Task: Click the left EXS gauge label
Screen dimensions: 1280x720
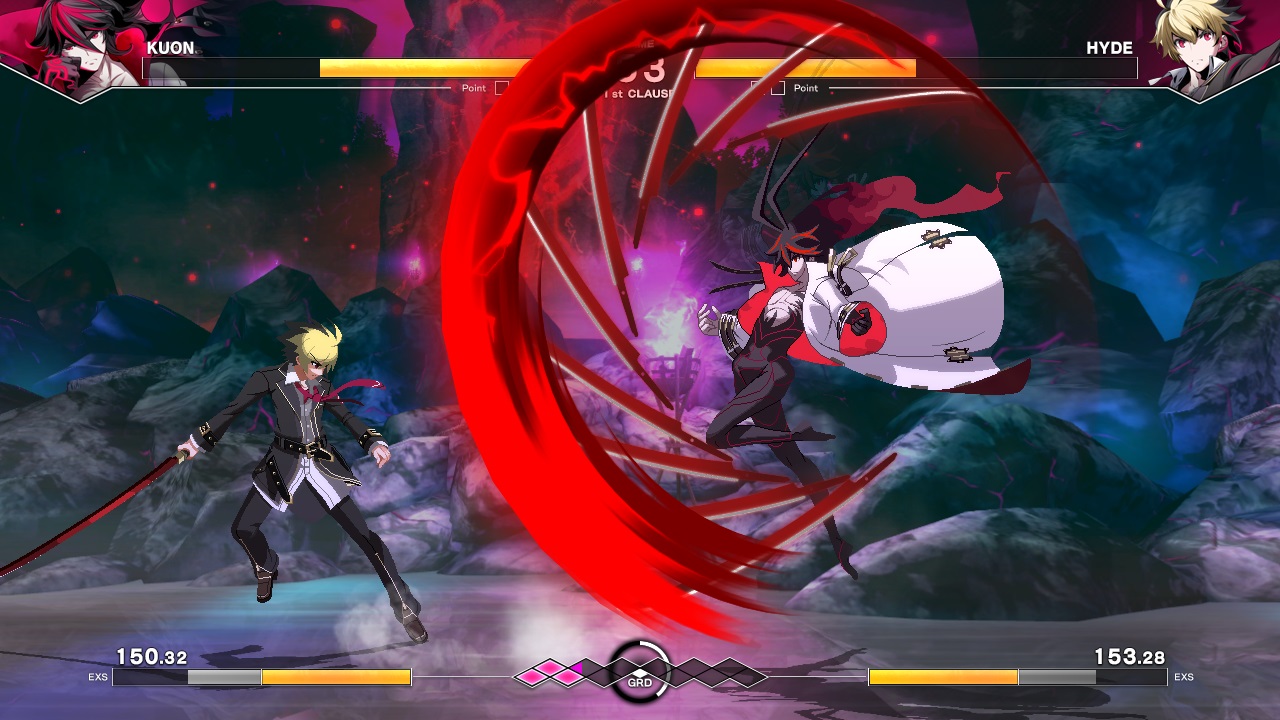Action: [97, 677]
